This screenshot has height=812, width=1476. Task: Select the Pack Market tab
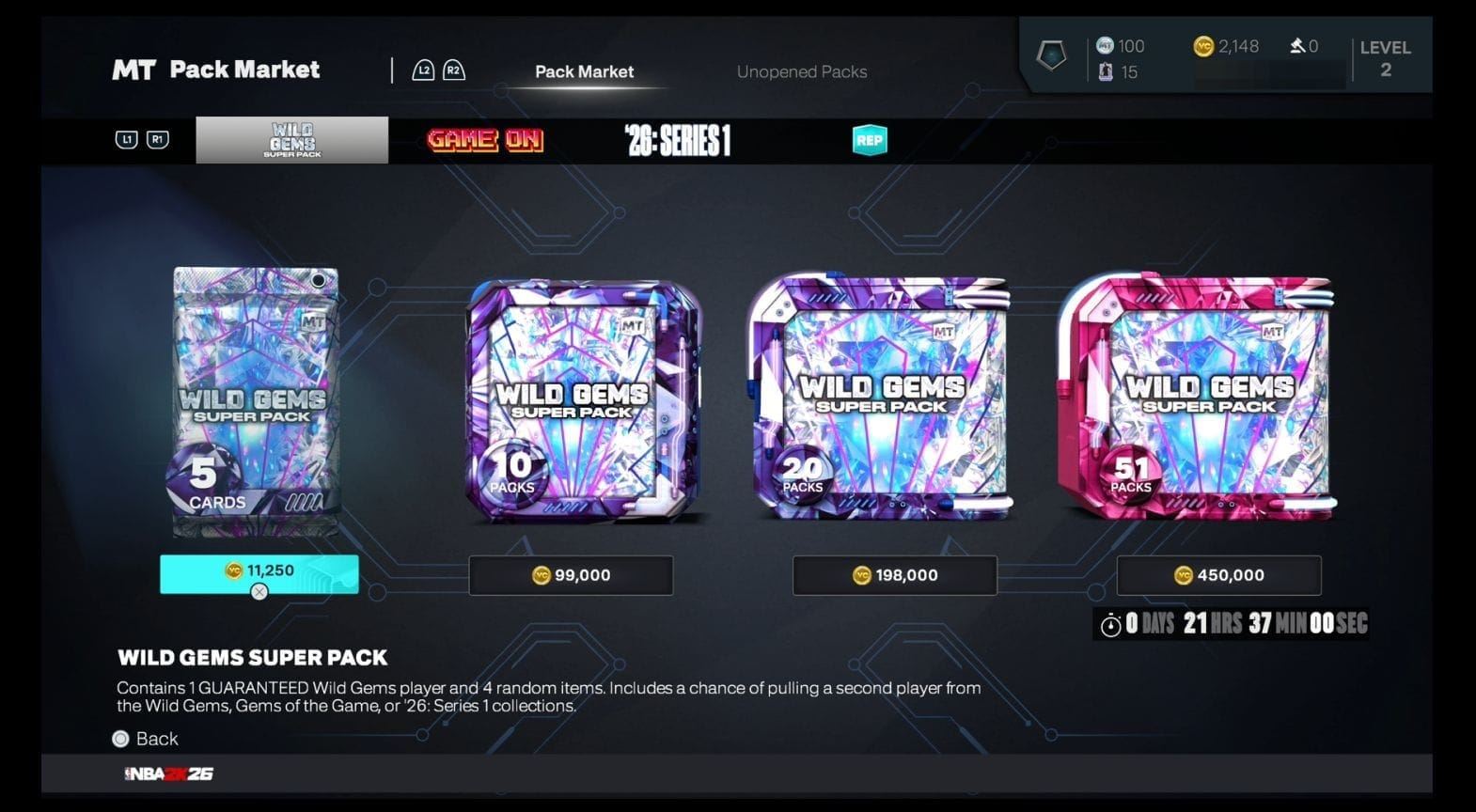[x=584, y=71]
